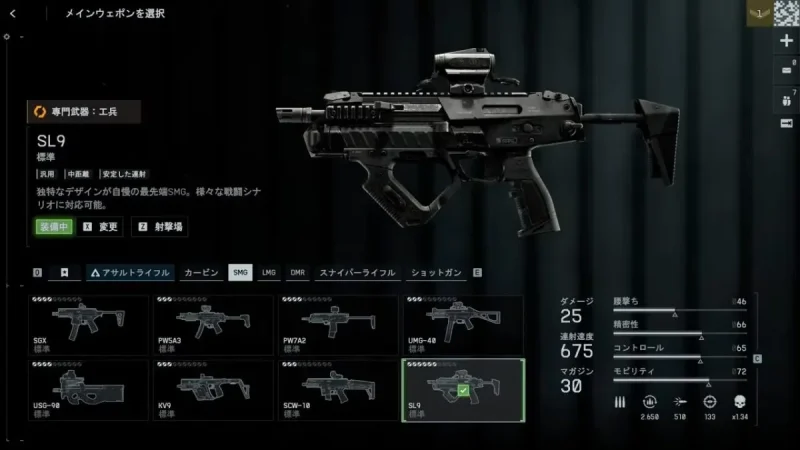The height and width of the screenshot is (450, 800).
Task: Switch to the ショットガン tab
Action: 437,272
